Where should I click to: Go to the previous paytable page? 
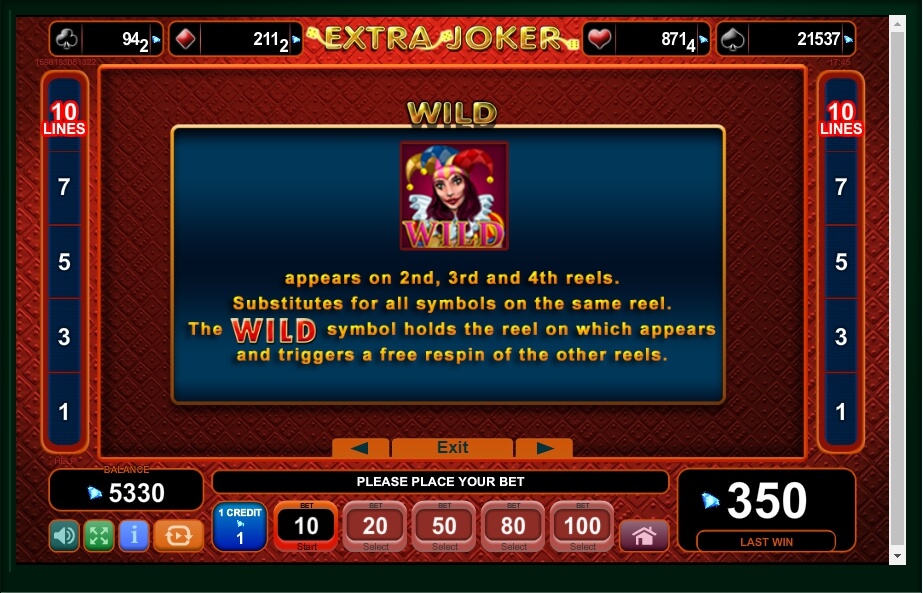(360, 447)
